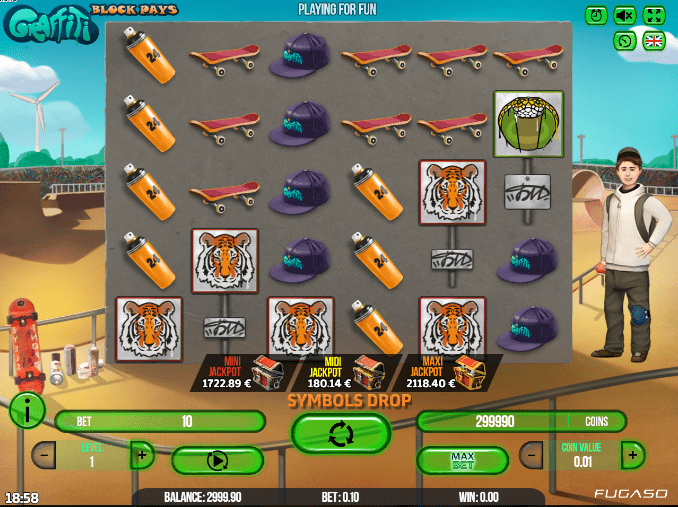Image resolution: width=678 pixels, height=507 pixels.
Task: Enter fullscreen with the arrows icon
Action: point(654,15)
